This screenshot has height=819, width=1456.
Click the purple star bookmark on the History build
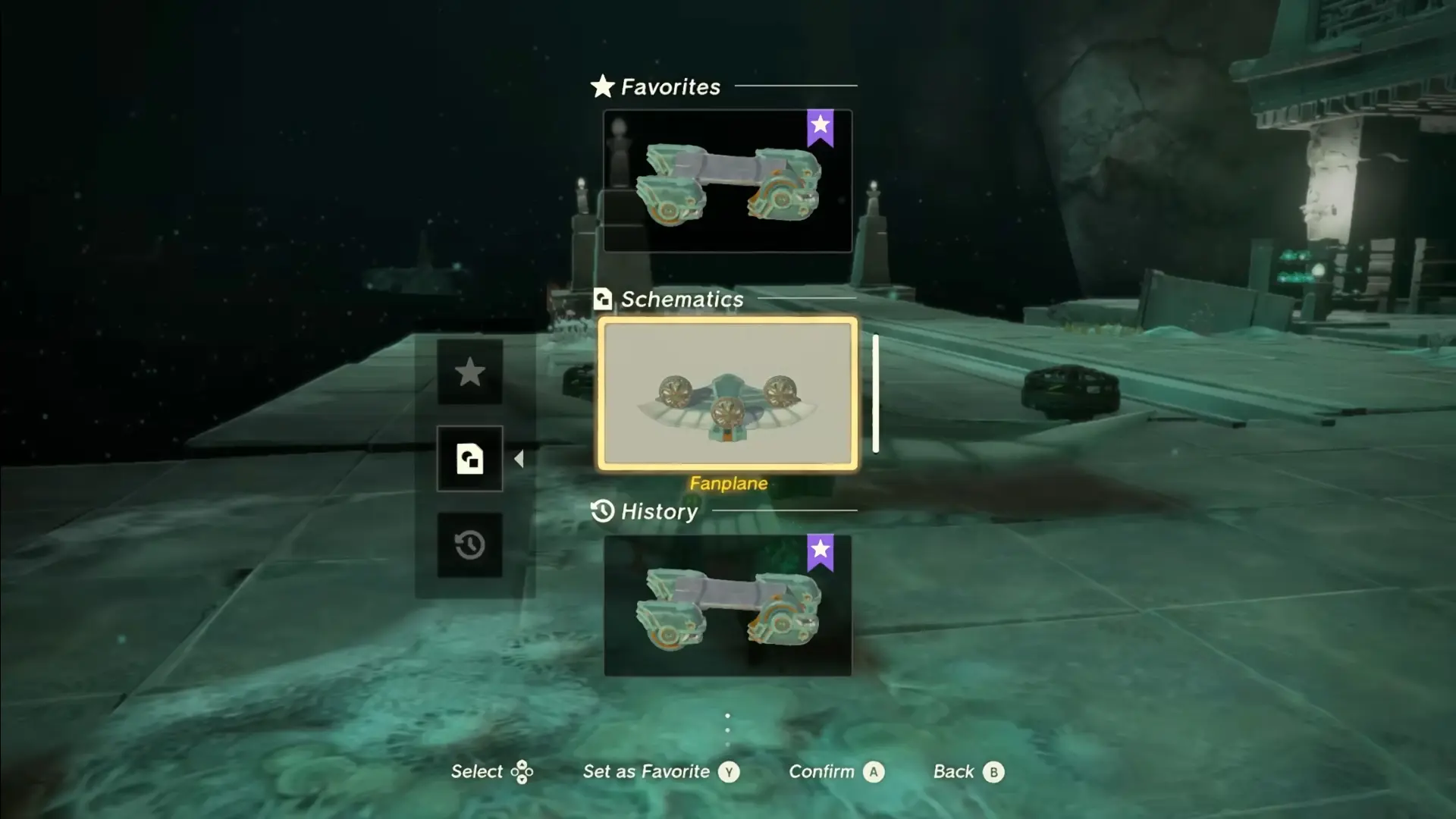(x=820, y=551)
